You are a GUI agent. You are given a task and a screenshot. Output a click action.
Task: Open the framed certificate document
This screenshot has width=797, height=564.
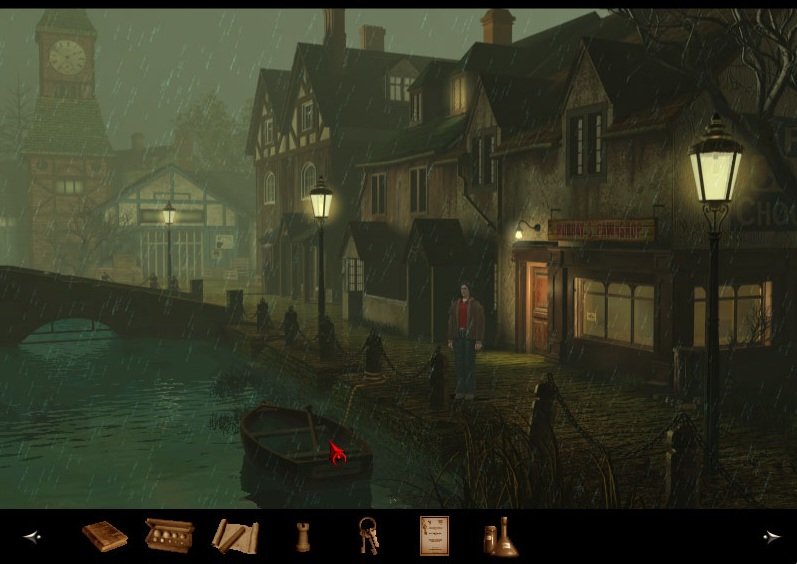434,536
